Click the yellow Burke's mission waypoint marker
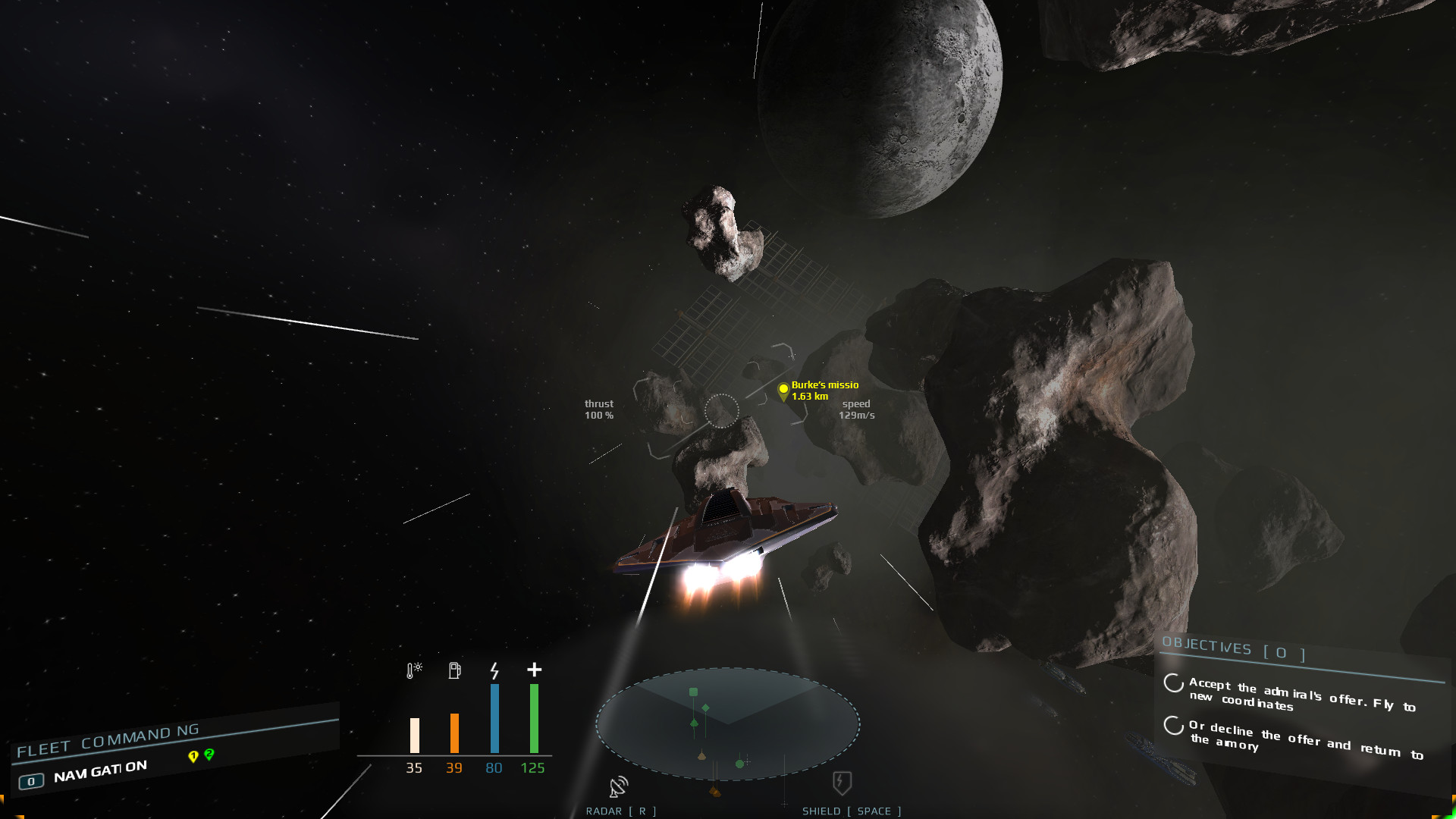 (x=784, y=390)
